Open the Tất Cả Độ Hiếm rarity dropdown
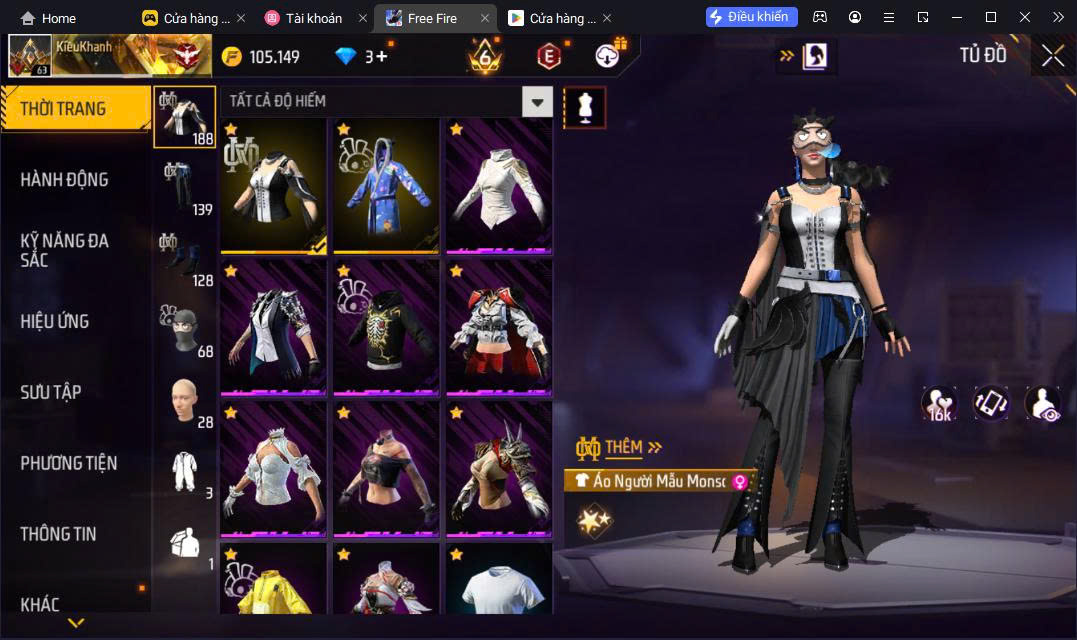 pyautogui.click(x=538, y=101)
